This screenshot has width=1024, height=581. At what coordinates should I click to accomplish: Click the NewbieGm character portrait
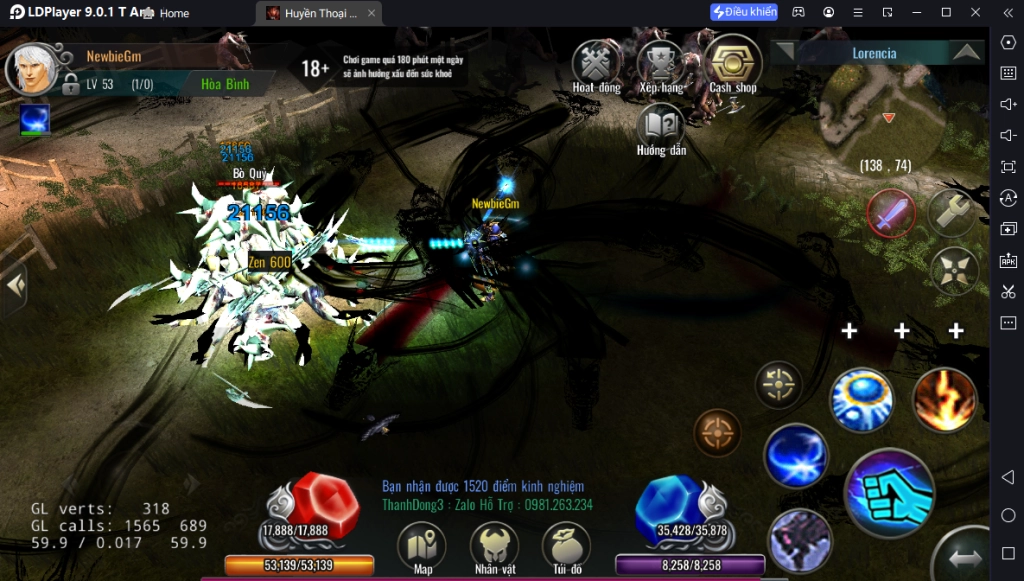[33, 69]
